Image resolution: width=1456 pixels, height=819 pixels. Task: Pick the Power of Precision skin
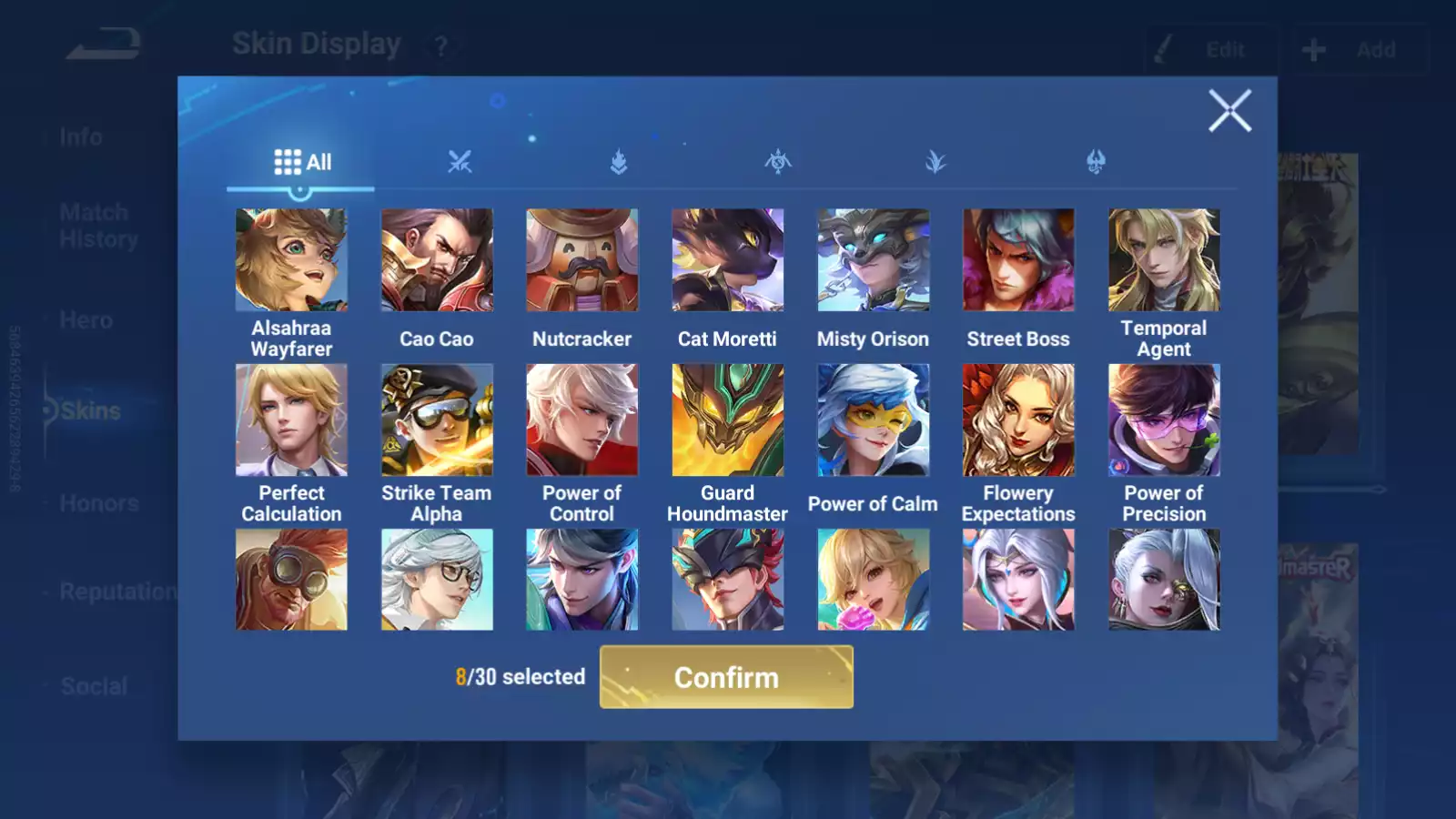[1164, 420]
